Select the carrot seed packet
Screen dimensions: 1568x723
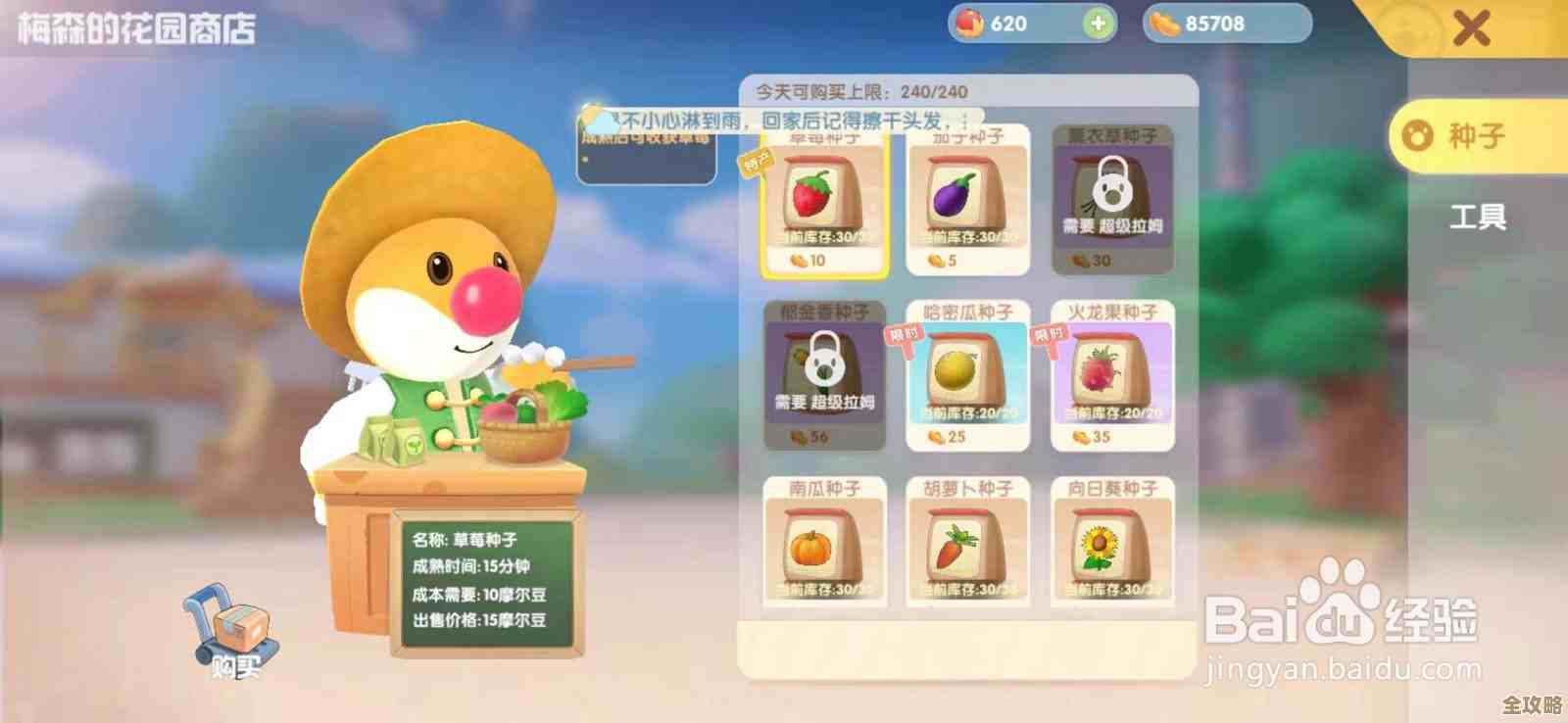point(968,544)
